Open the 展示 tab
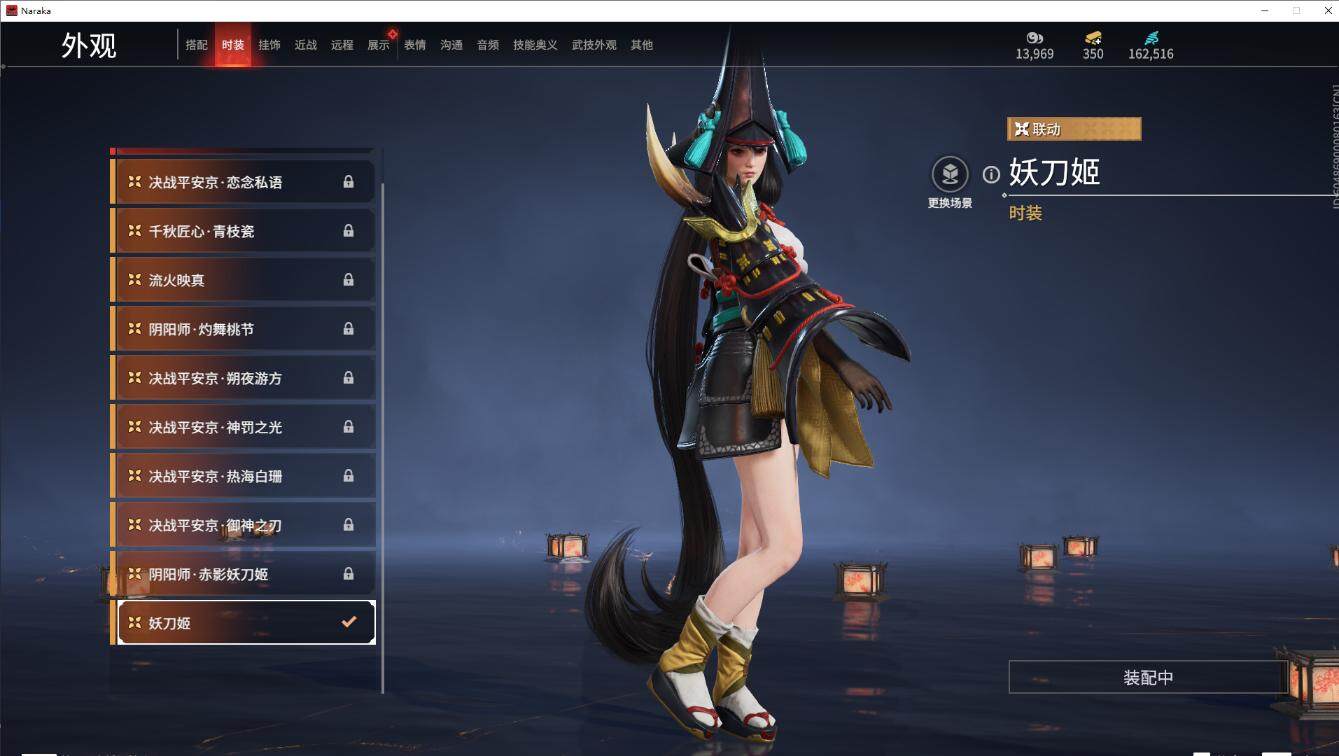The height and width of the screenshot is (756, 1339). [x=378, y=45]
